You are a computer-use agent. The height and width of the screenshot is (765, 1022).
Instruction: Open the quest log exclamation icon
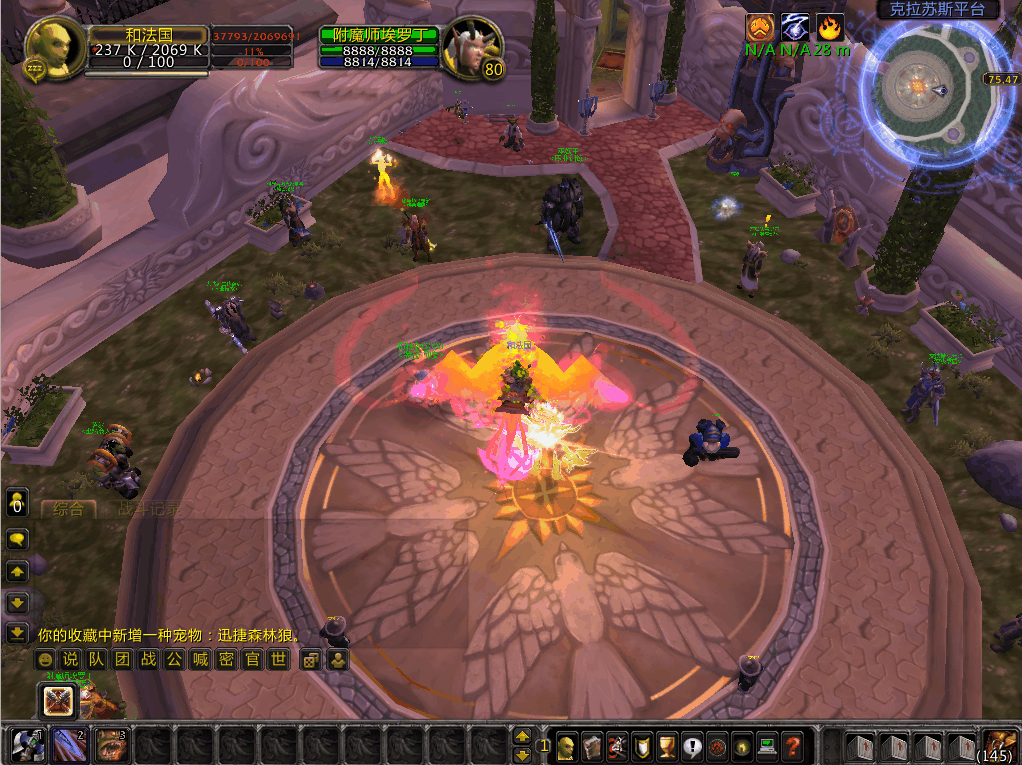click(692, 745)
